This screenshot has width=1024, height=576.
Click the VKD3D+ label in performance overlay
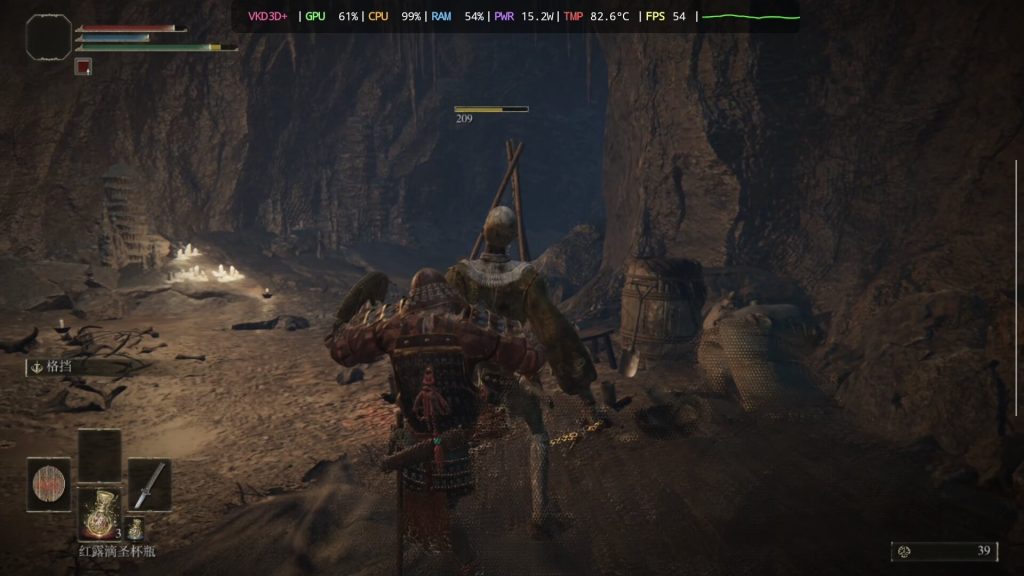[x=268, y=16]
